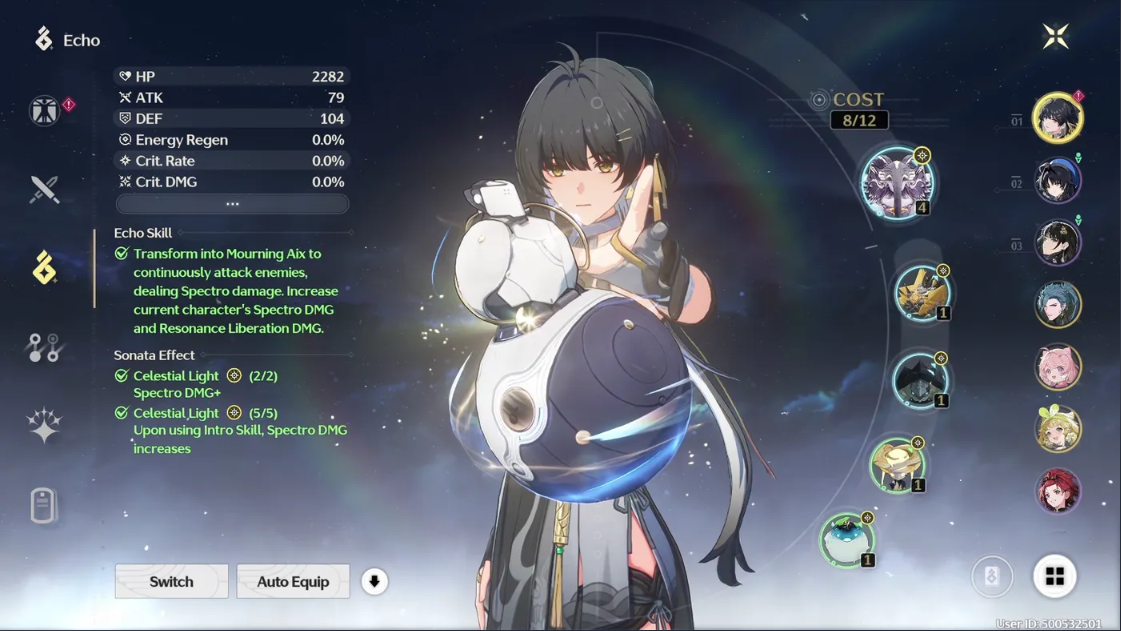The width and height of the screenshot is (1121, 631).
Task: Show the resonance chain star tab
Action: tap(44, 425)
